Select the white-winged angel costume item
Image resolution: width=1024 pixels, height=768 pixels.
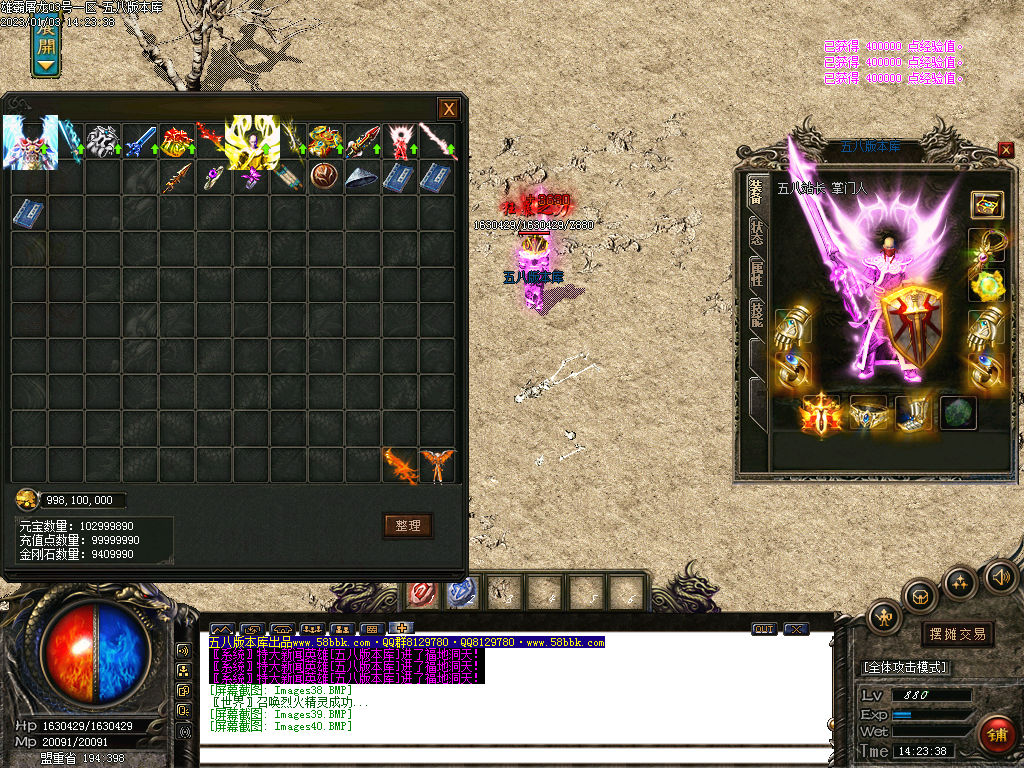tap(30, 142)
